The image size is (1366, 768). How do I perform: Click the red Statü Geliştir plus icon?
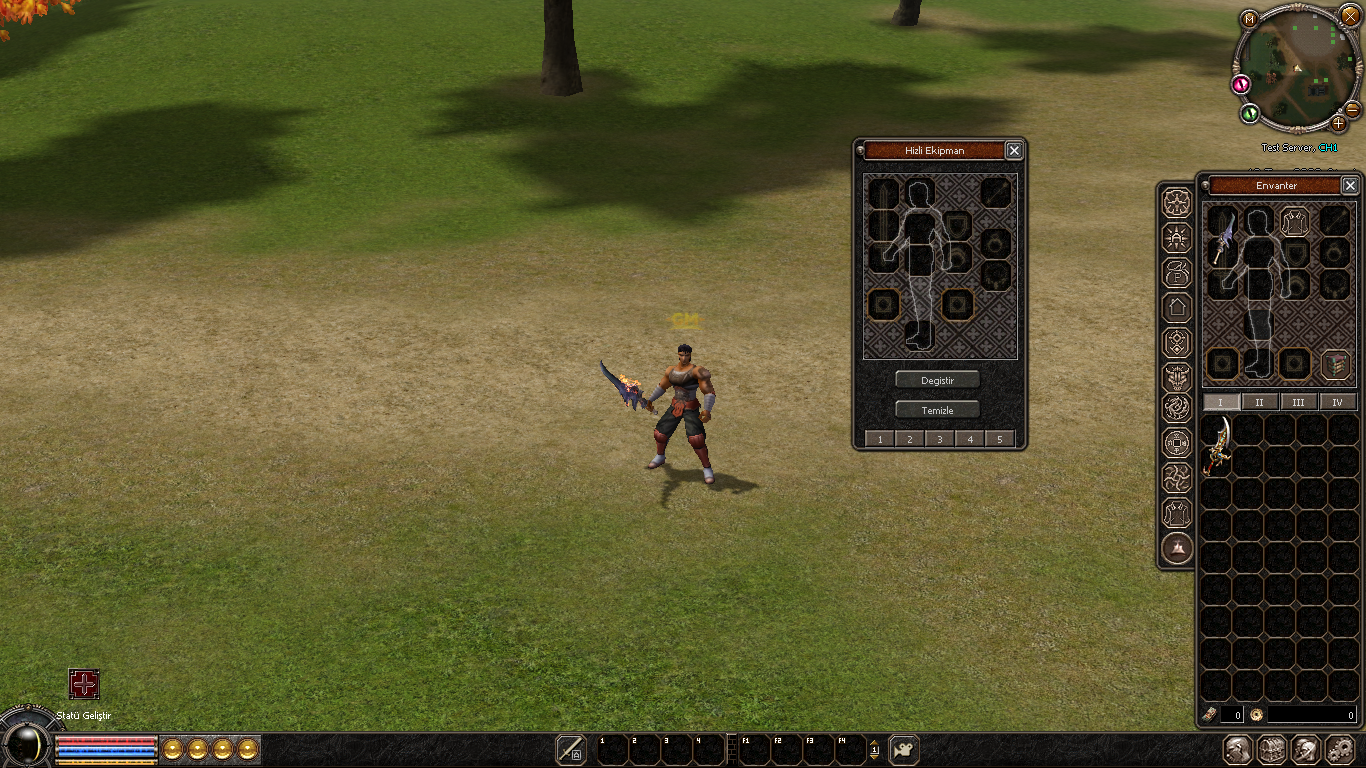click(84, 684)
